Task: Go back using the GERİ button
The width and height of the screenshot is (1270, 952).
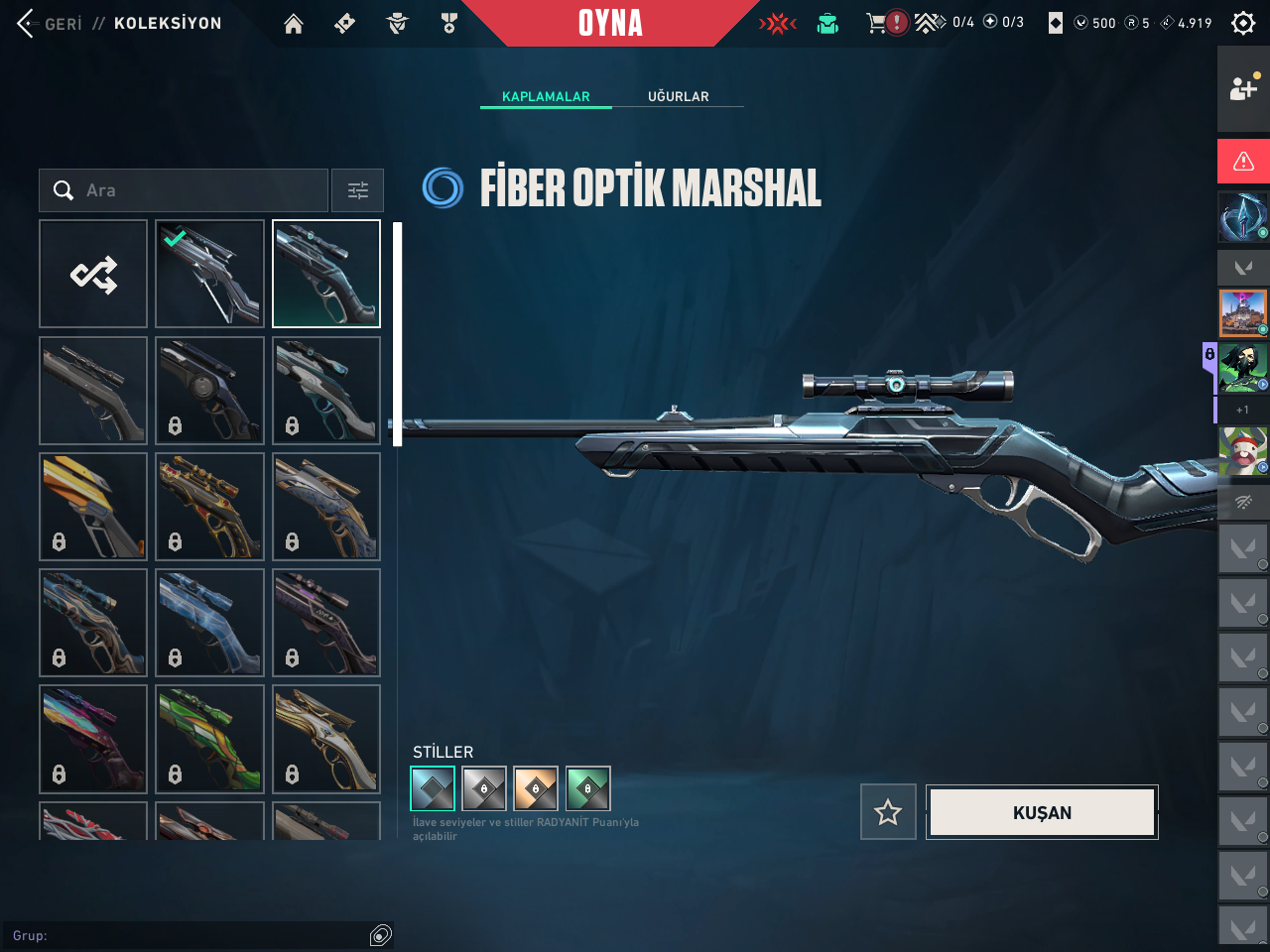Action: pyautogui.click(x=50, y=23)
